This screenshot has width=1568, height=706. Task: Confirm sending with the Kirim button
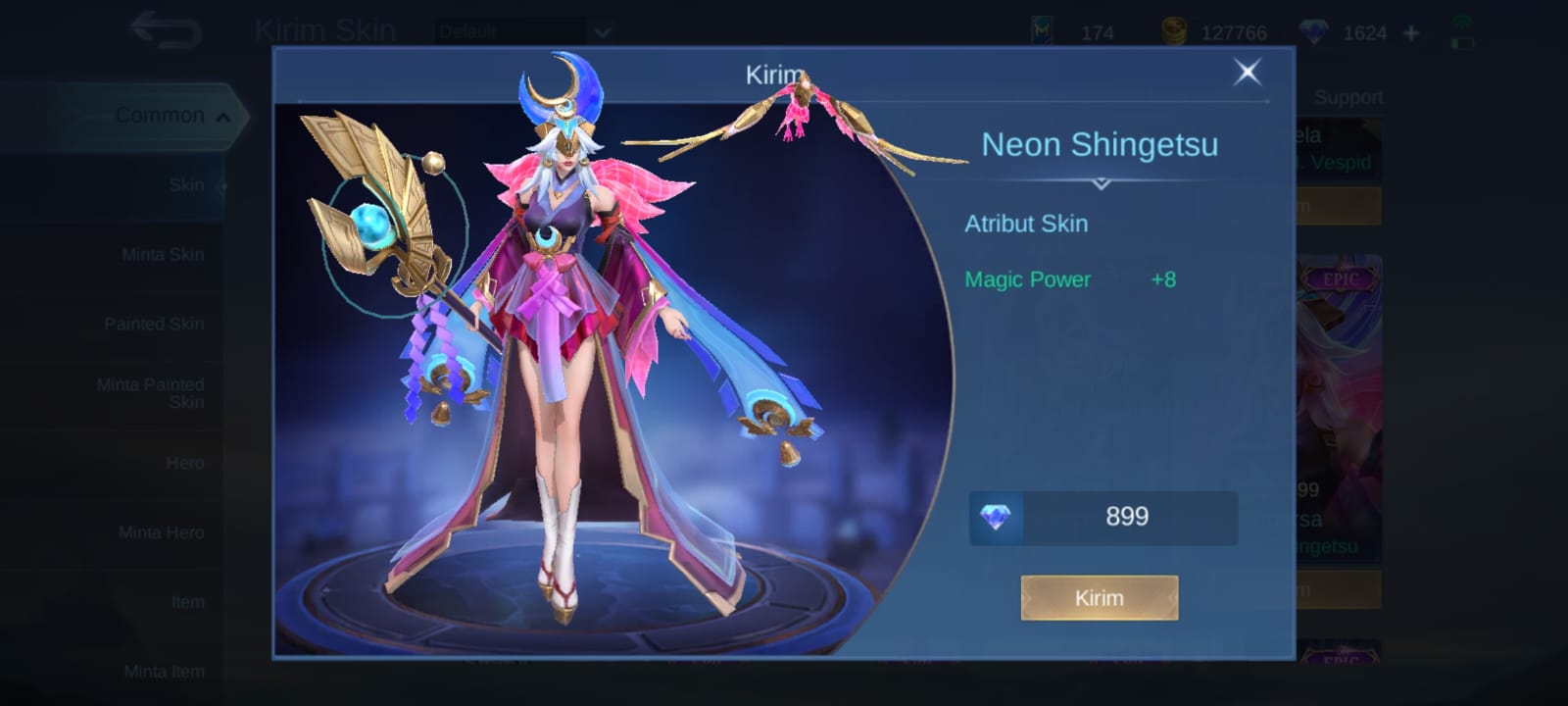click(x=1099, y=598)
